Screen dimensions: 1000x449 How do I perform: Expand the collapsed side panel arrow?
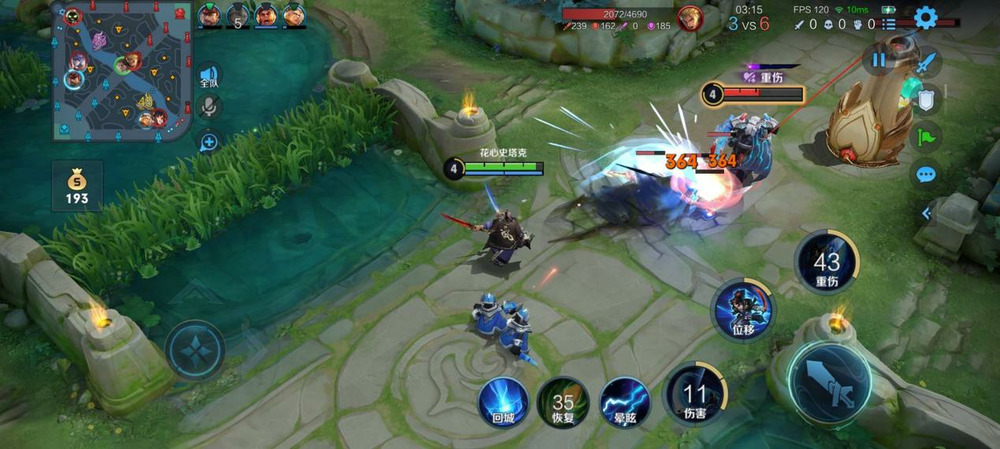(x=926, y=212)
